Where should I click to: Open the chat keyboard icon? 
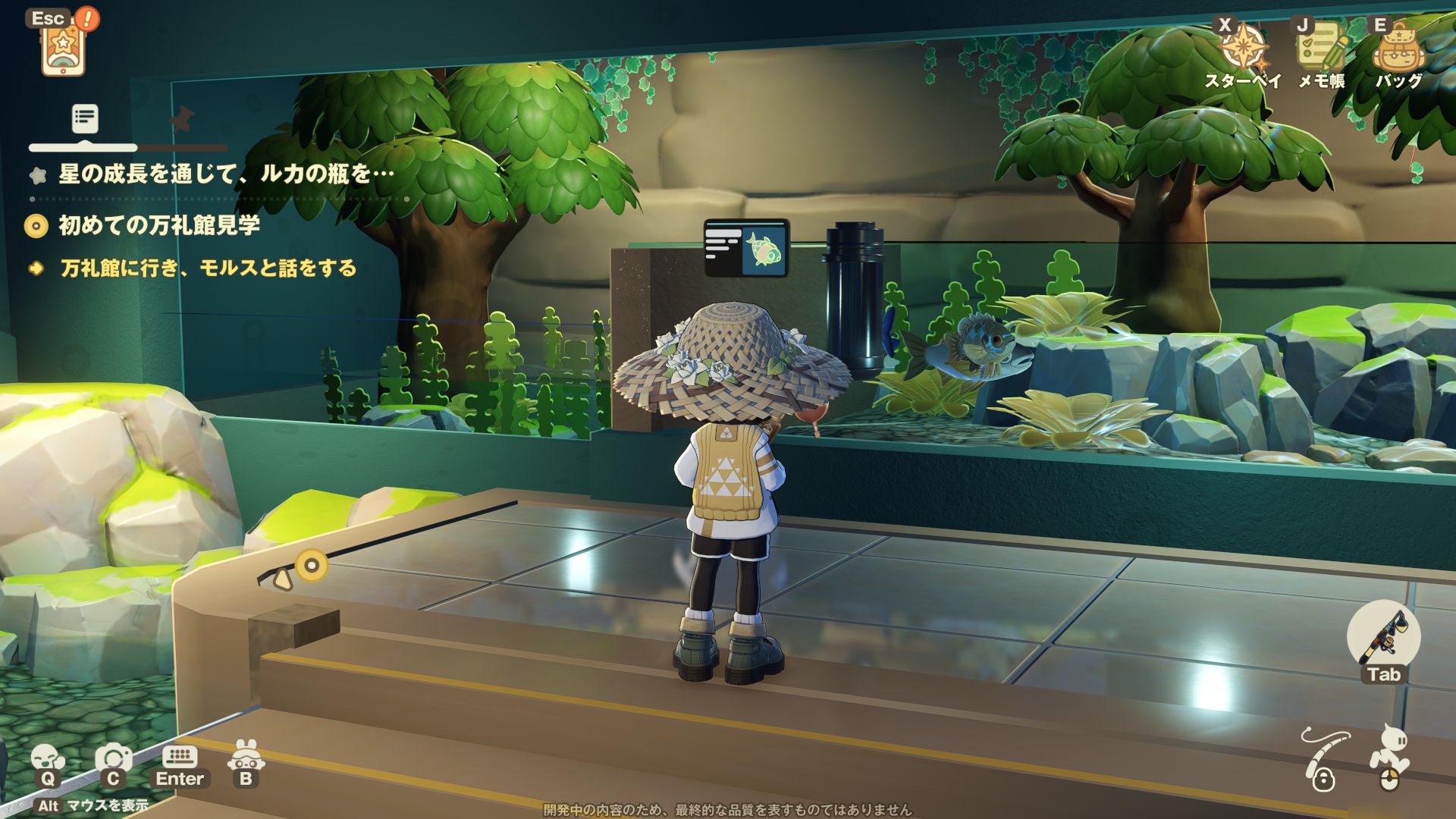coord(180,757)
